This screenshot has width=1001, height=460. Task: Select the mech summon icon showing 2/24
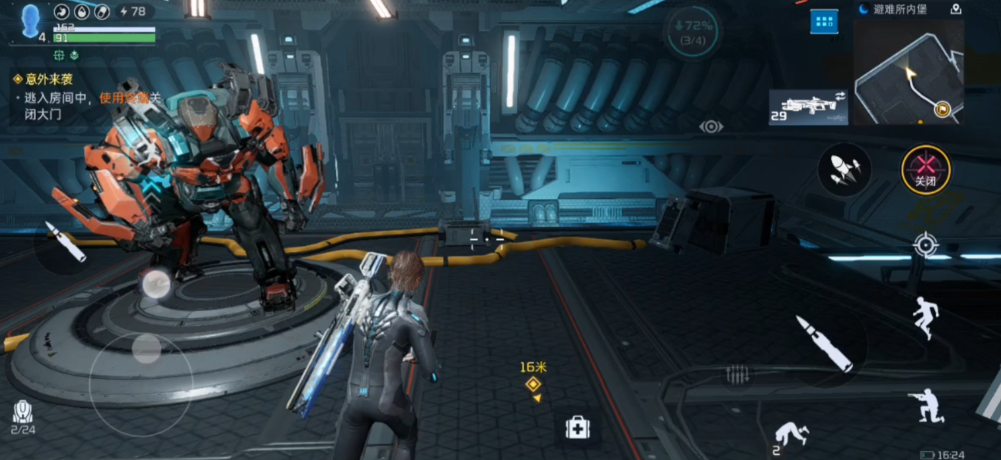22,414
